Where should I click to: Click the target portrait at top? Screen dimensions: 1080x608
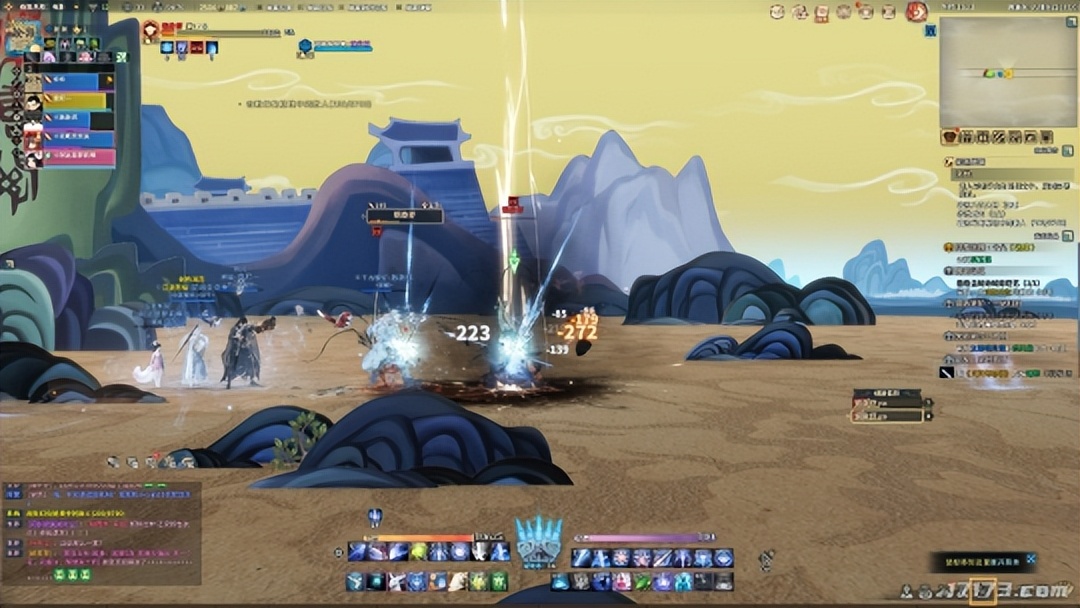click(151, 30)
